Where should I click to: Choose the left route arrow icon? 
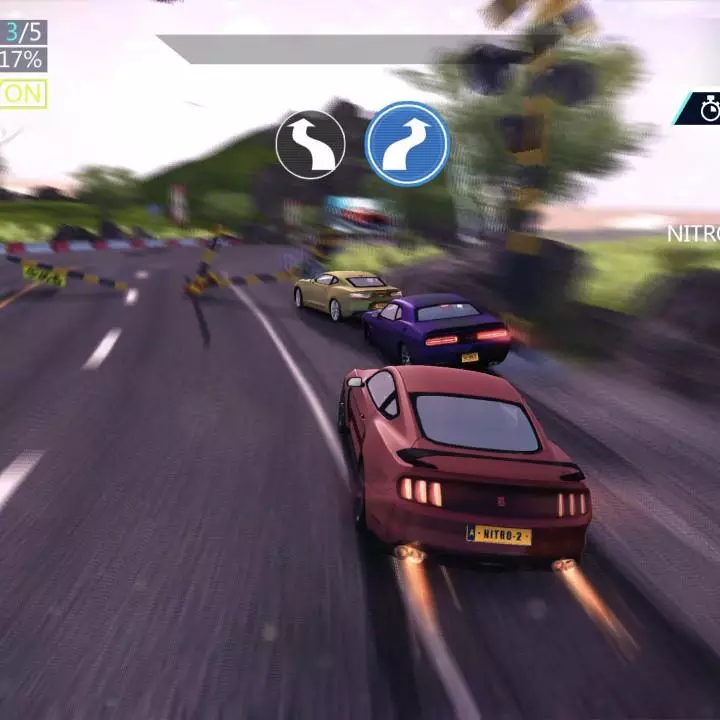pos(310,145)
